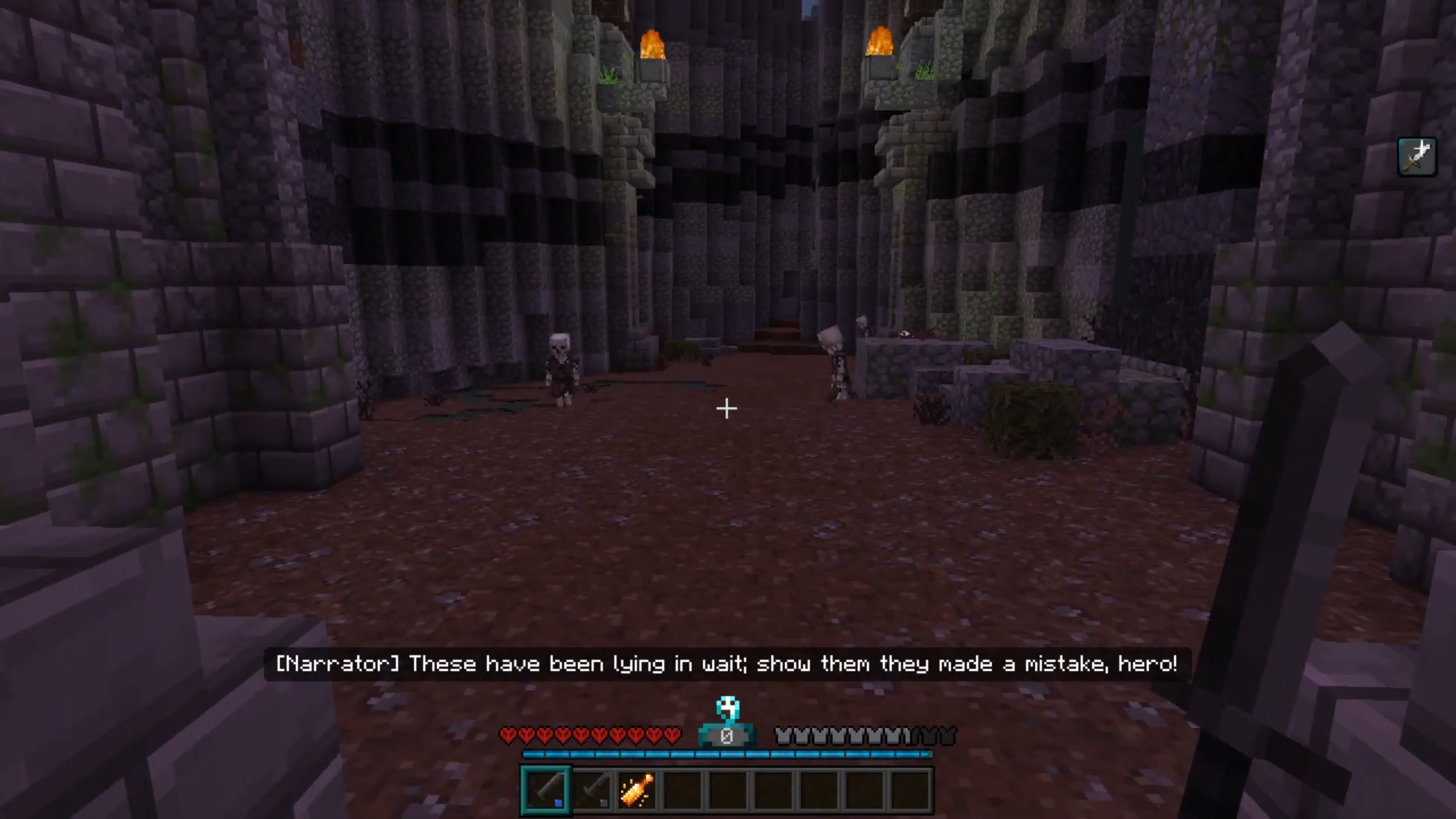Select the highlighted first sword hotbar slot
1456x819 pixels.
tap(546, 790)
